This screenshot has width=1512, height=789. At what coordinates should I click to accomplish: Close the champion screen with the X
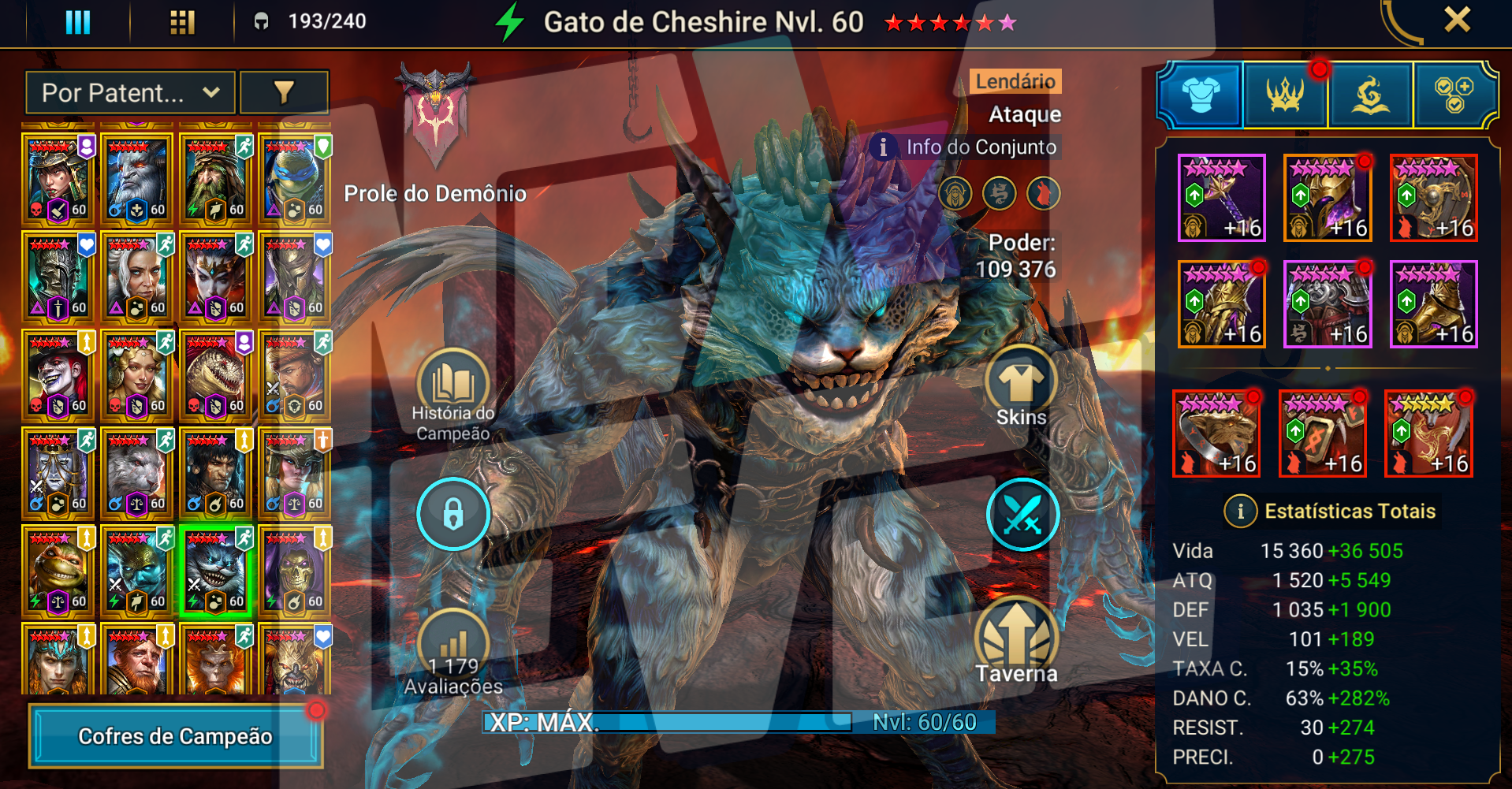pyautogui.click(x=1457, y=20)
